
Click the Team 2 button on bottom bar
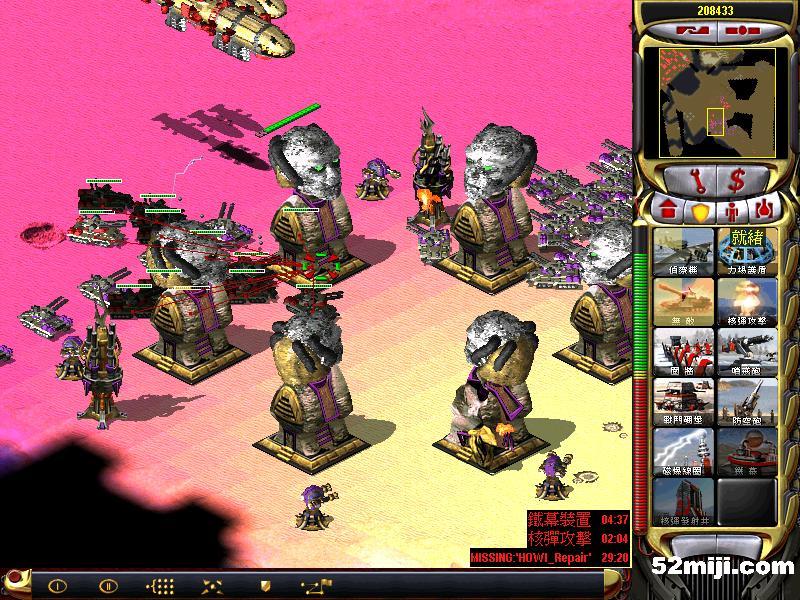click(109, 585)
